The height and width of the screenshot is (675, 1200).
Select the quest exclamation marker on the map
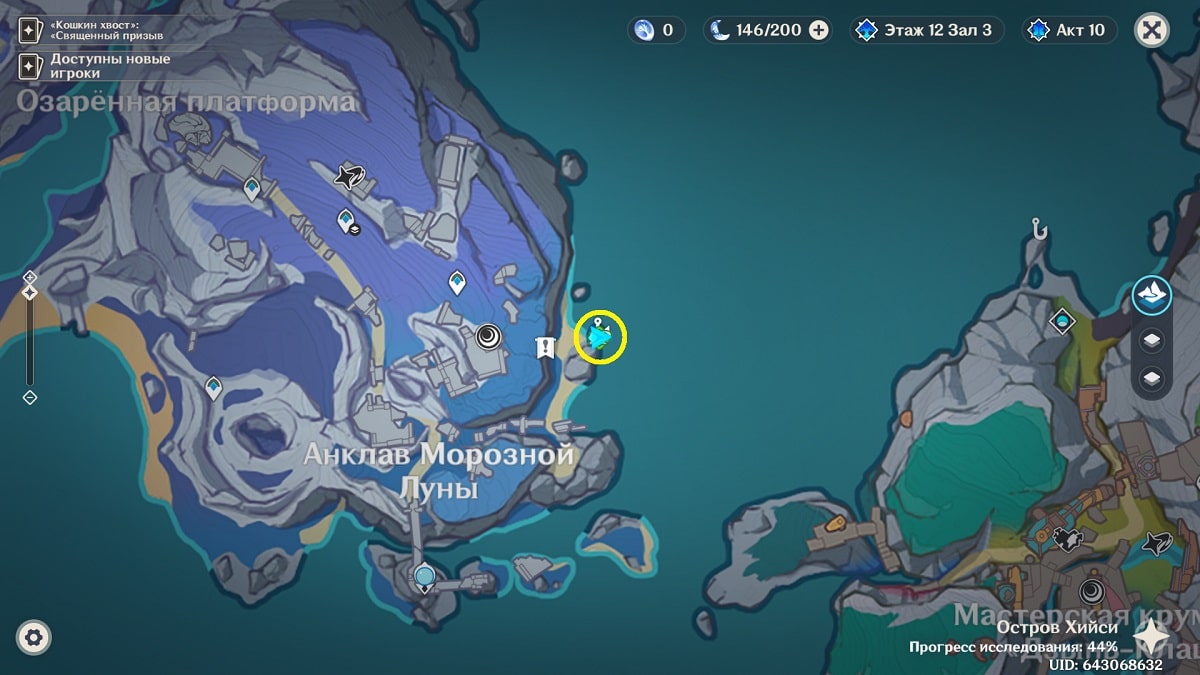click(545, 347)
